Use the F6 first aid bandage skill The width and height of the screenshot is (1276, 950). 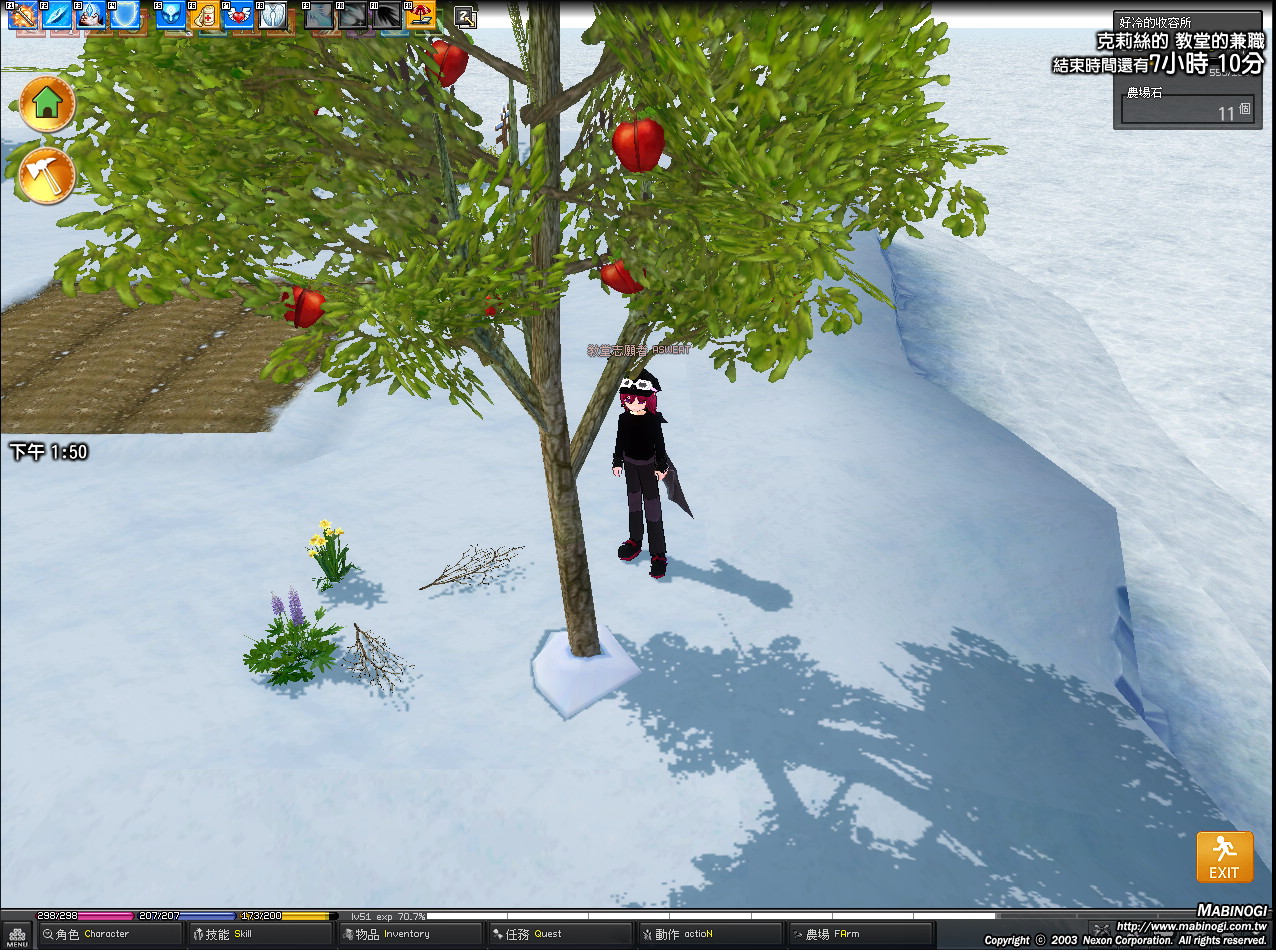[x=203, y=15]
